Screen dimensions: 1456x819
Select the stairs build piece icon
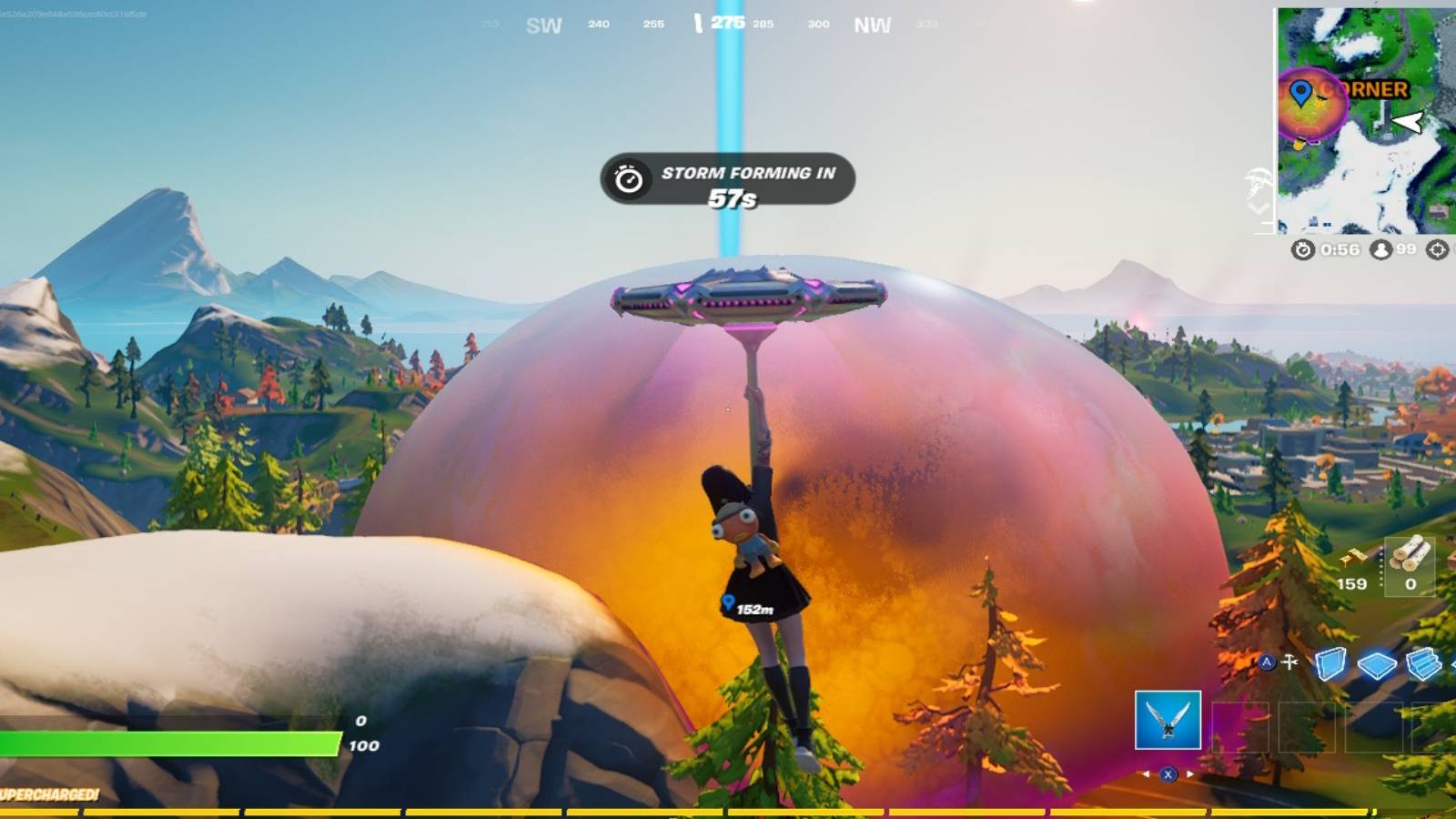(1425, 662)
